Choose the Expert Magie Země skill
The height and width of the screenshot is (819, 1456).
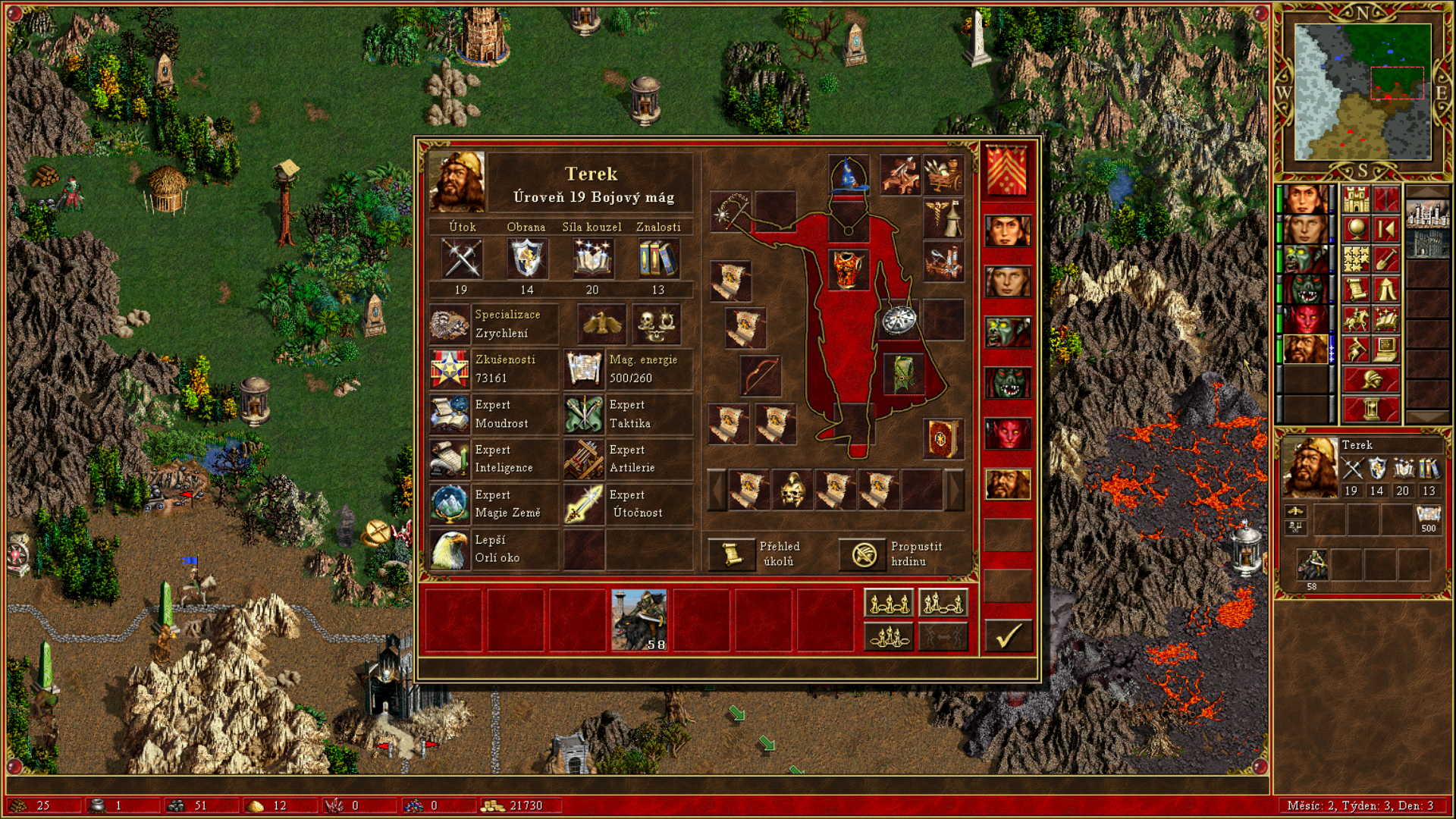click(x=450, y=504)
